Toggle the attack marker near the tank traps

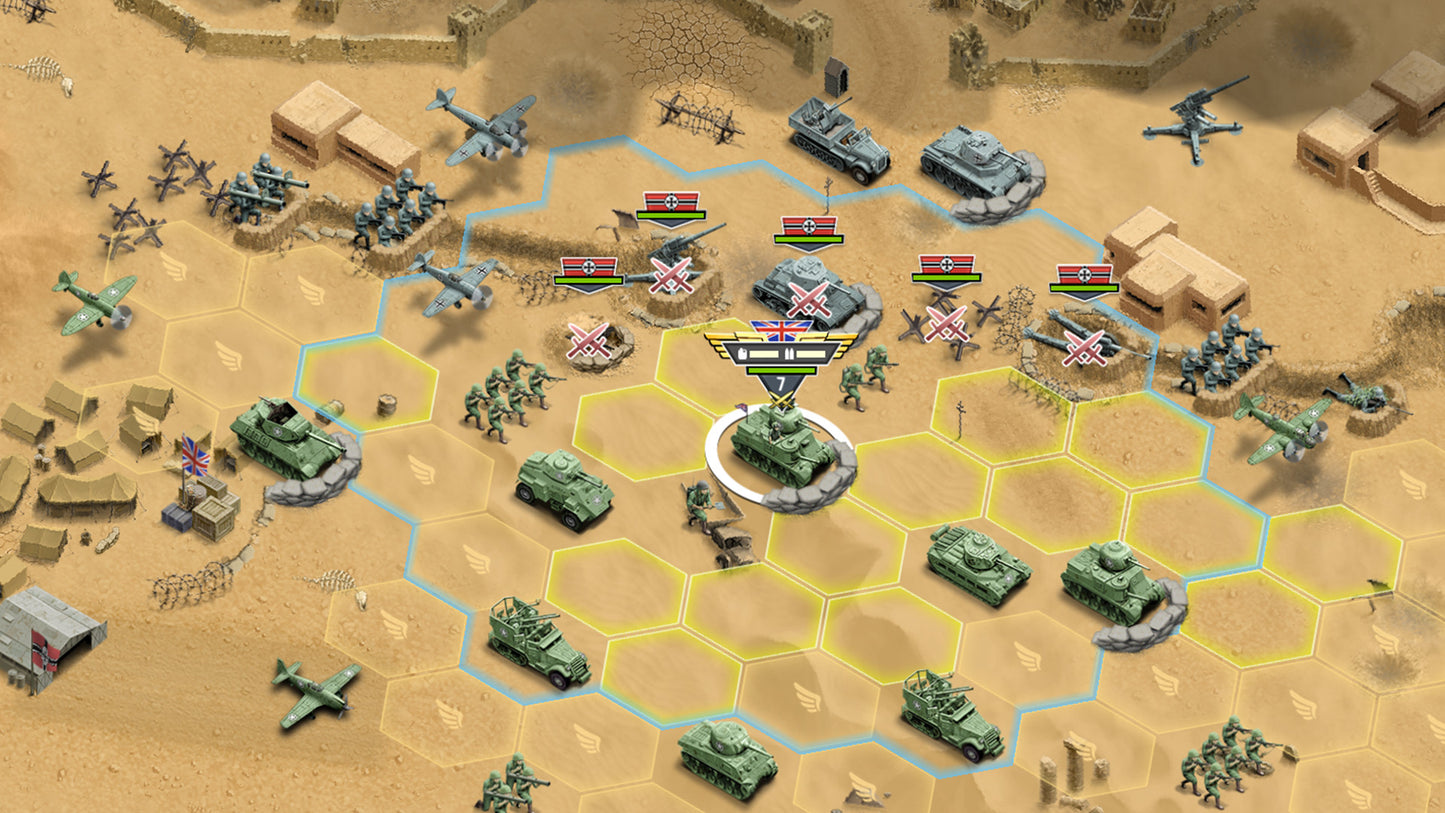point(947,326)
